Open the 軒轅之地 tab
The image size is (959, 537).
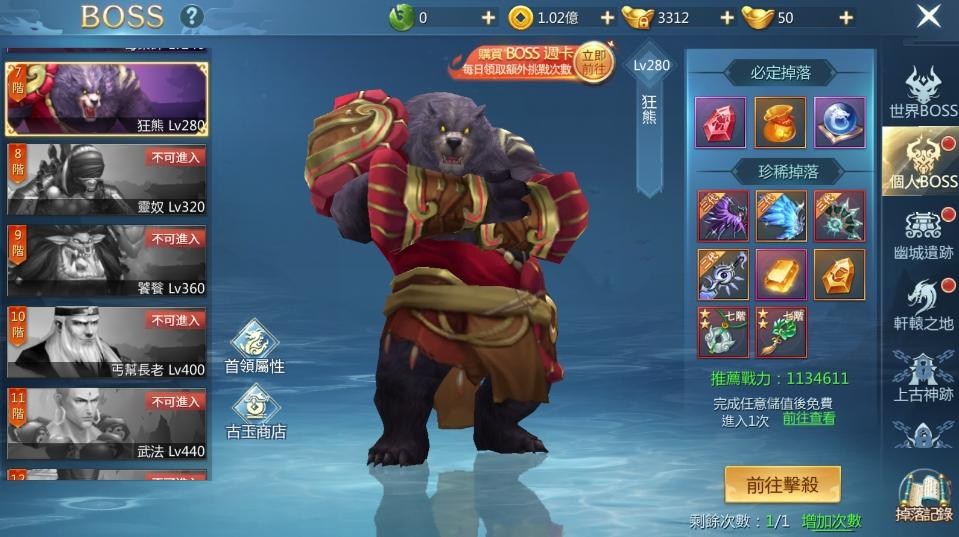point(922,307)
